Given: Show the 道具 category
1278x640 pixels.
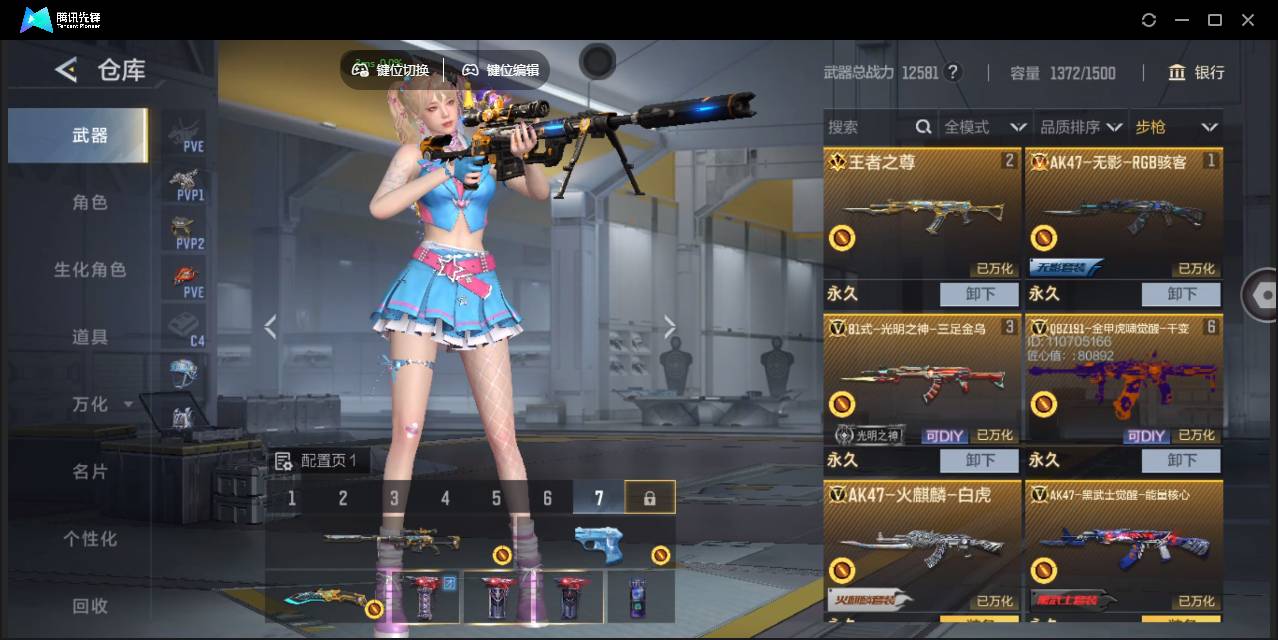Looking at the screenshot, I should pos(89,337).
